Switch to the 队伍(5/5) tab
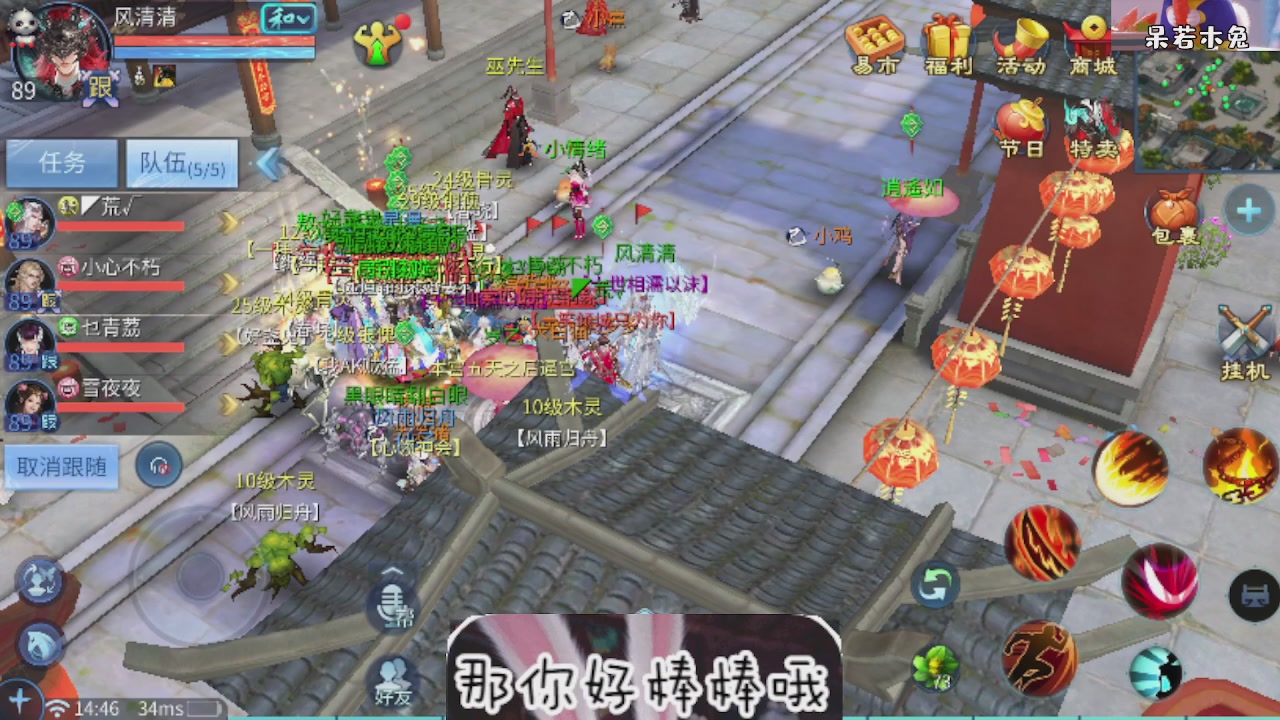 180,163
